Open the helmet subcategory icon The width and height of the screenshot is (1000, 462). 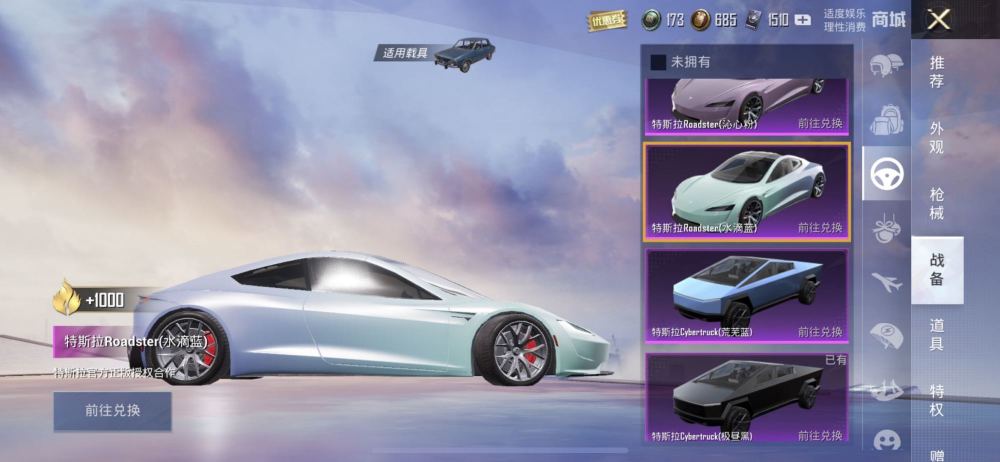pyautogui.click(x=886, y=66)
